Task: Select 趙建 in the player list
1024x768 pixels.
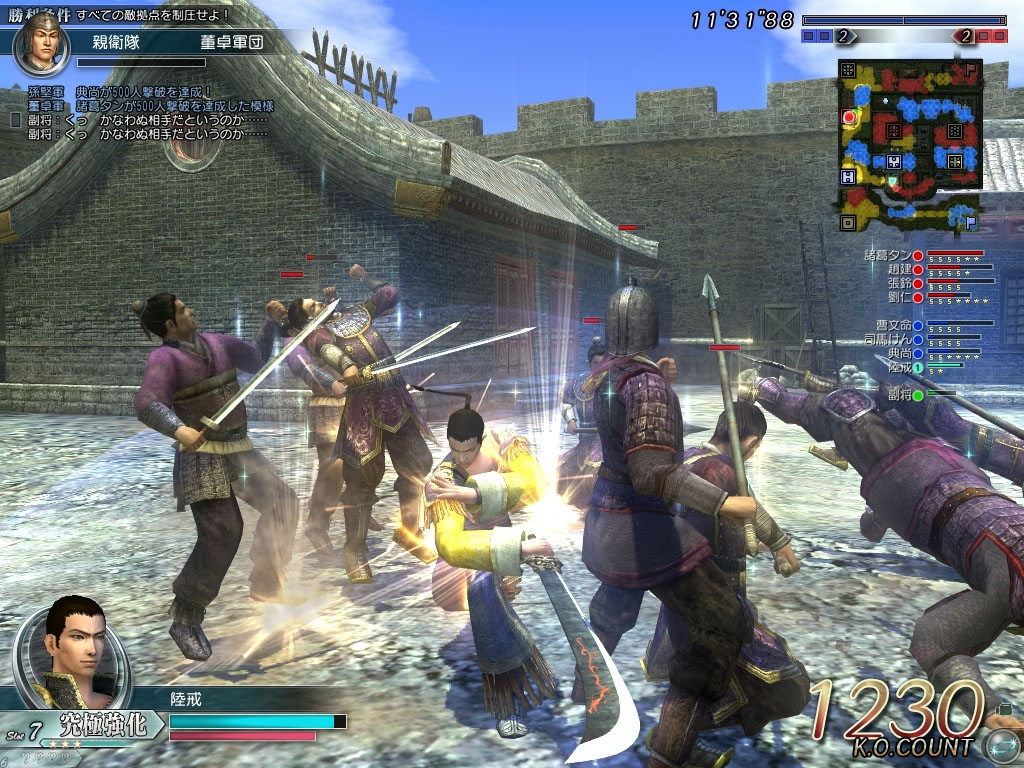Action: [900, 269]
